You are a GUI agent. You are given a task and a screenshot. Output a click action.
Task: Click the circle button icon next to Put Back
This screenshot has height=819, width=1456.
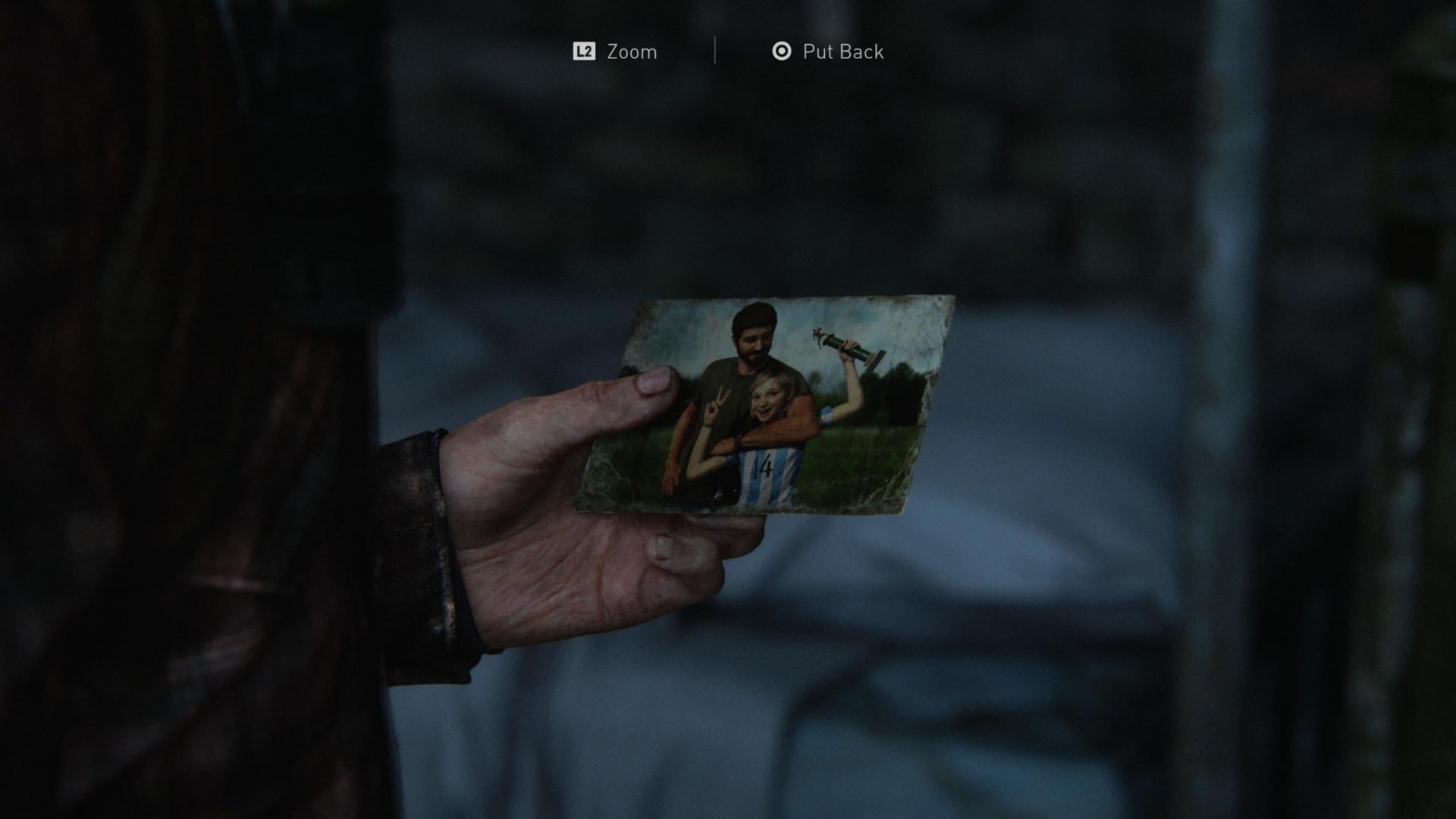coord(783,52)
